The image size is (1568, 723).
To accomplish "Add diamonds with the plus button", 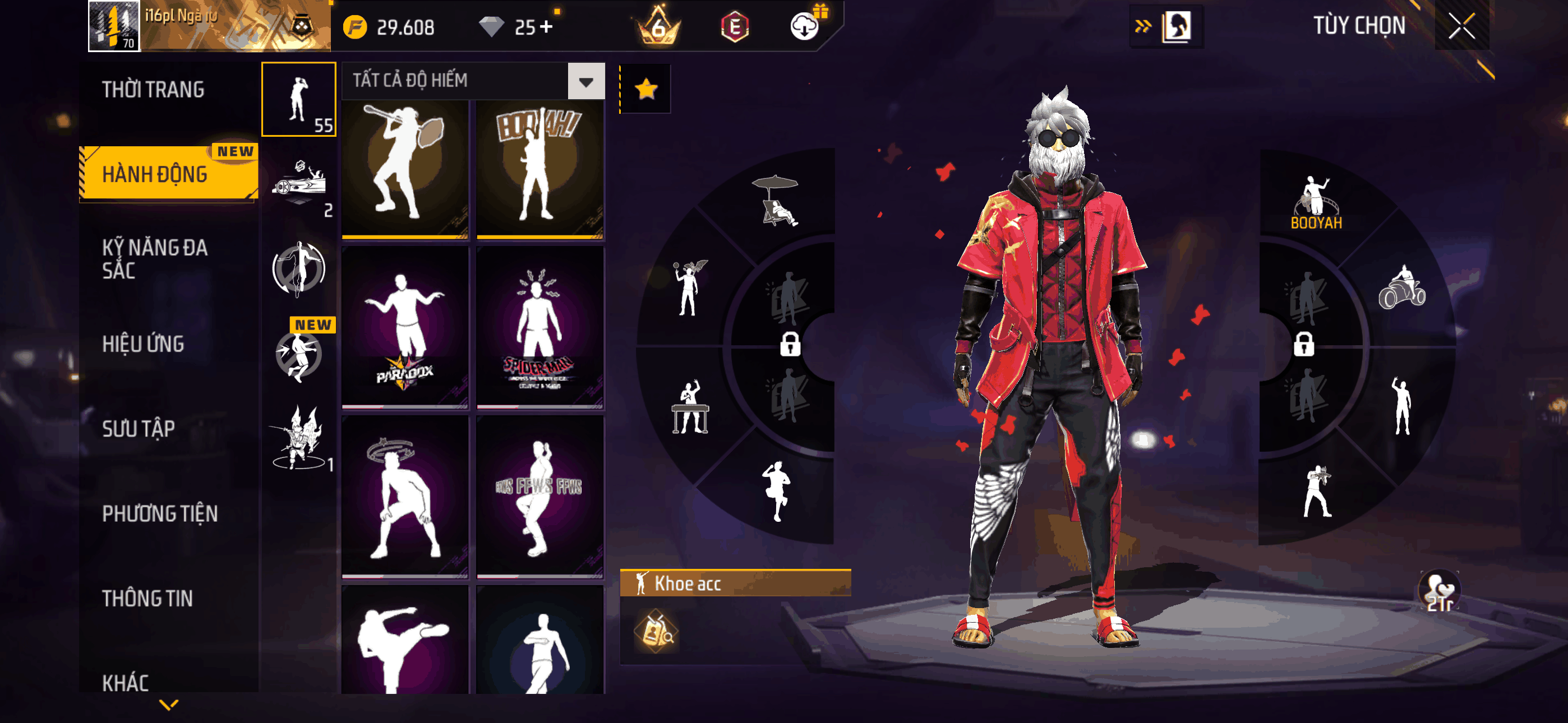I will pos(546,27).
